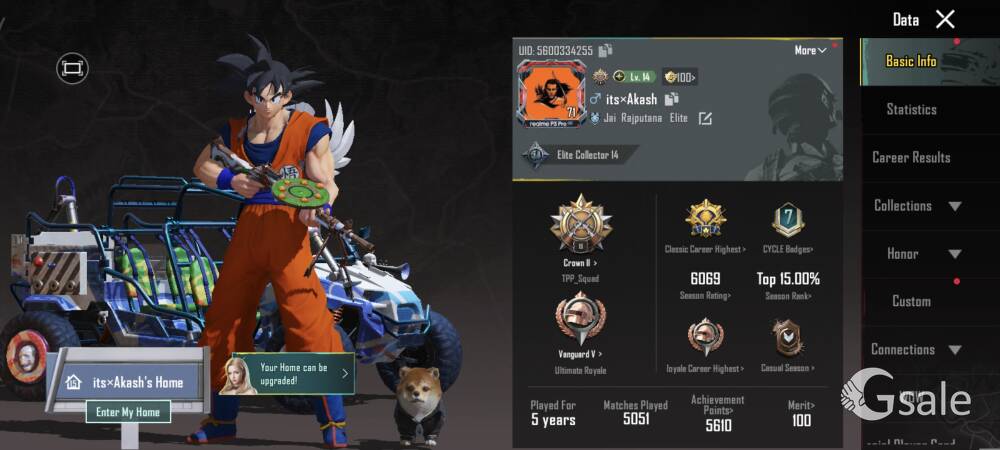
Task: Open the Statistics tab
Action: (911, 109)
